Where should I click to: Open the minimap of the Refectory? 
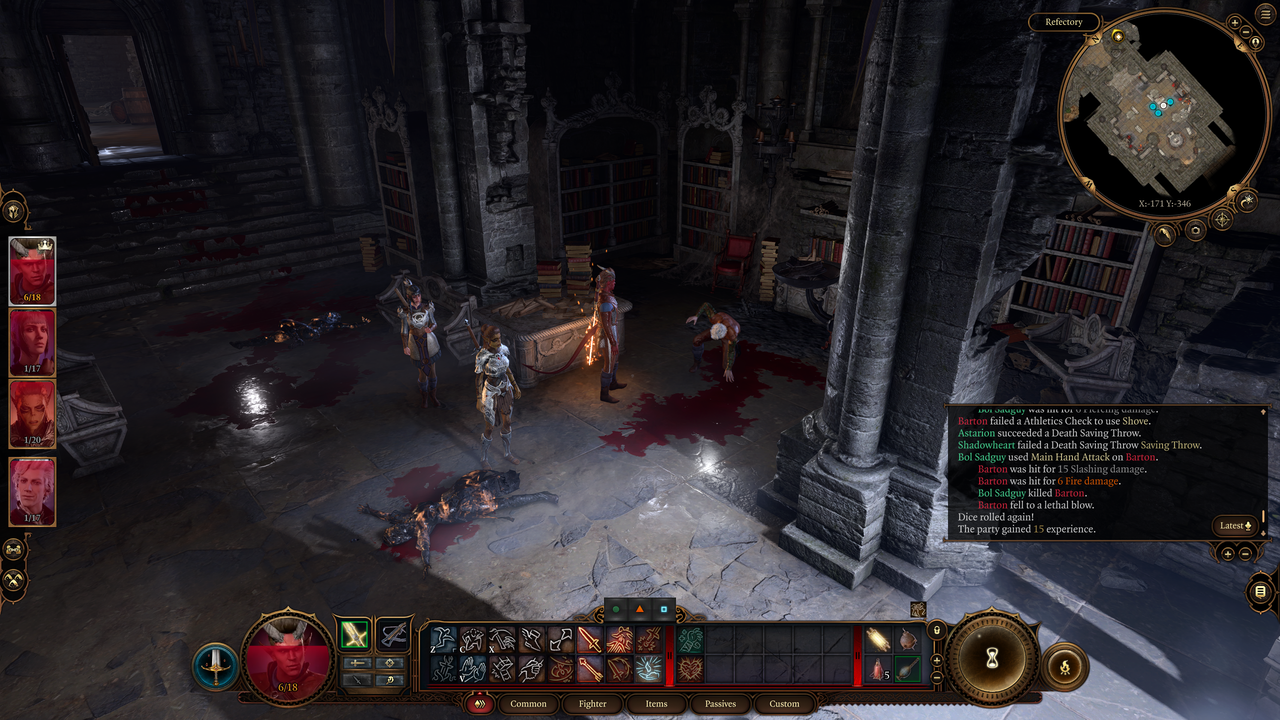(1150, 108)
